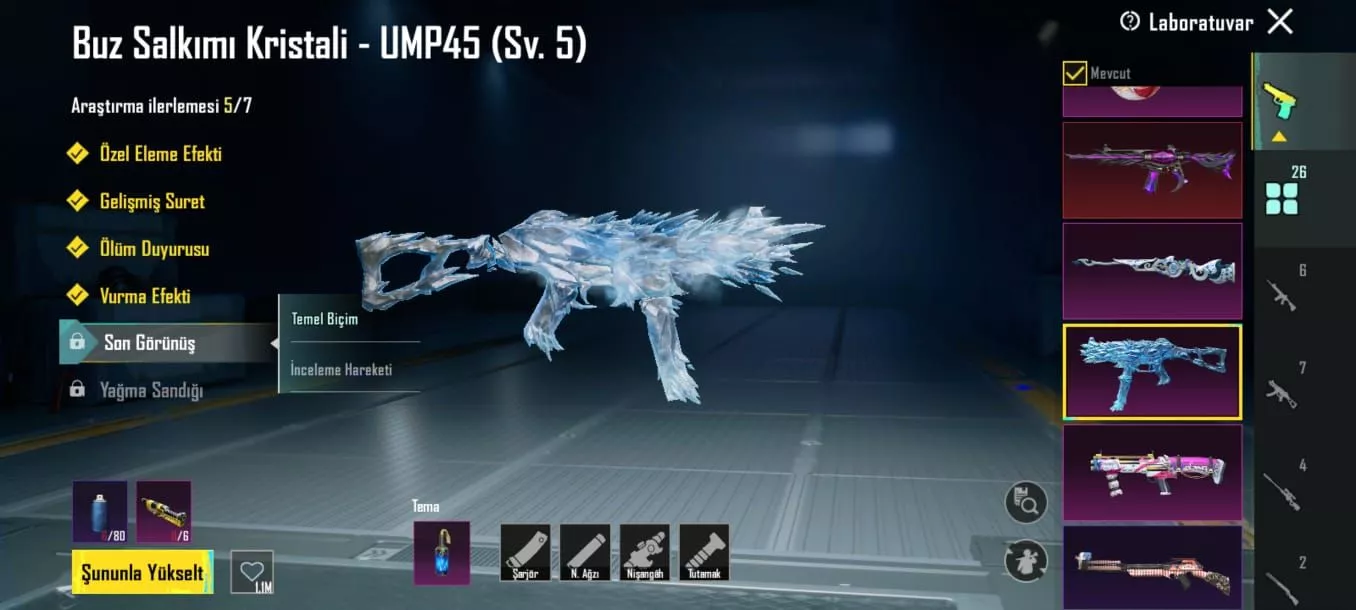1356x610 pixels.
Task: Open the locked Yağma Sandığı entry
Action: (150, 390)
